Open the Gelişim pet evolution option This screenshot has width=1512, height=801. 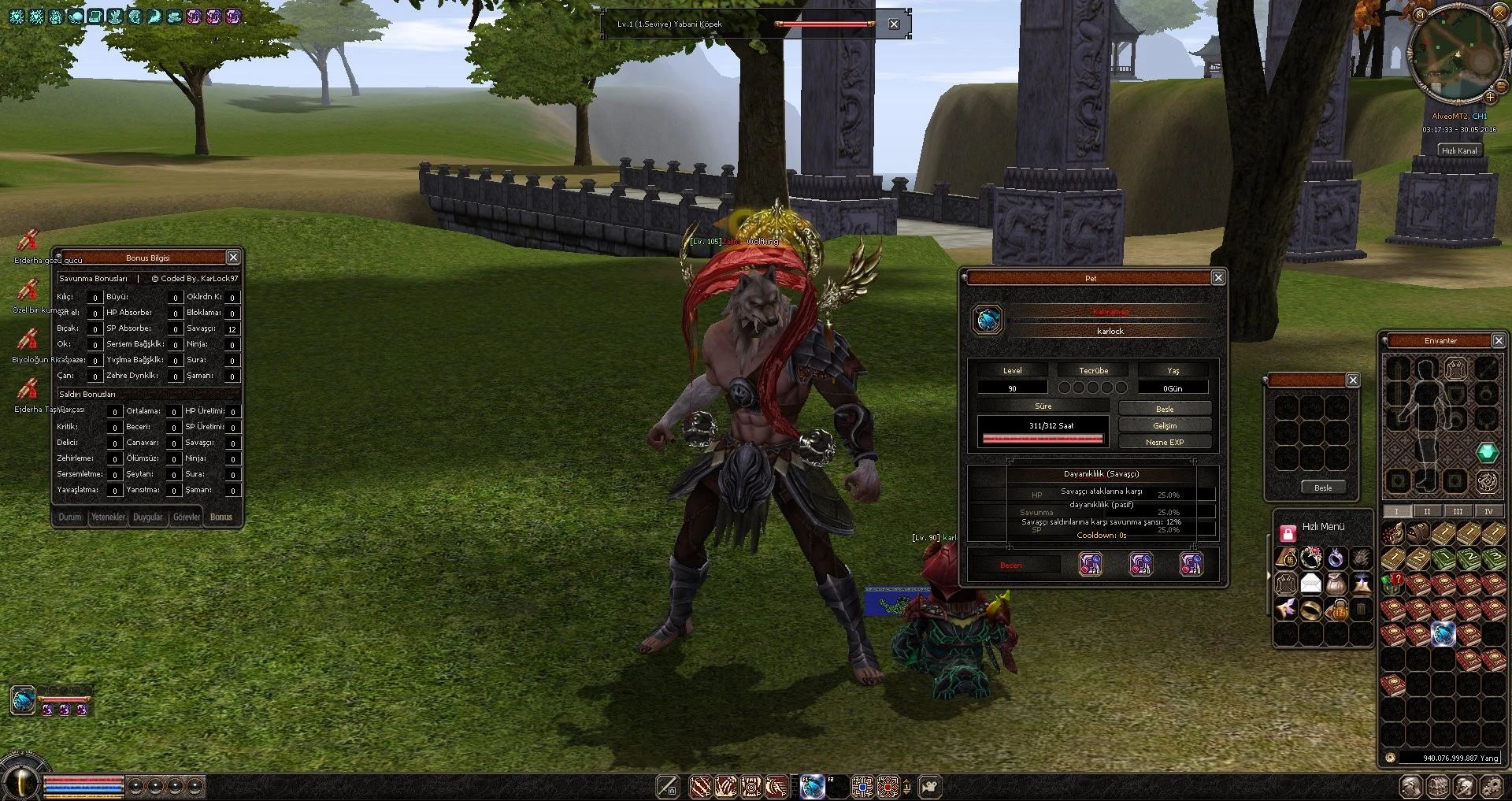(x=1164, y=425)
